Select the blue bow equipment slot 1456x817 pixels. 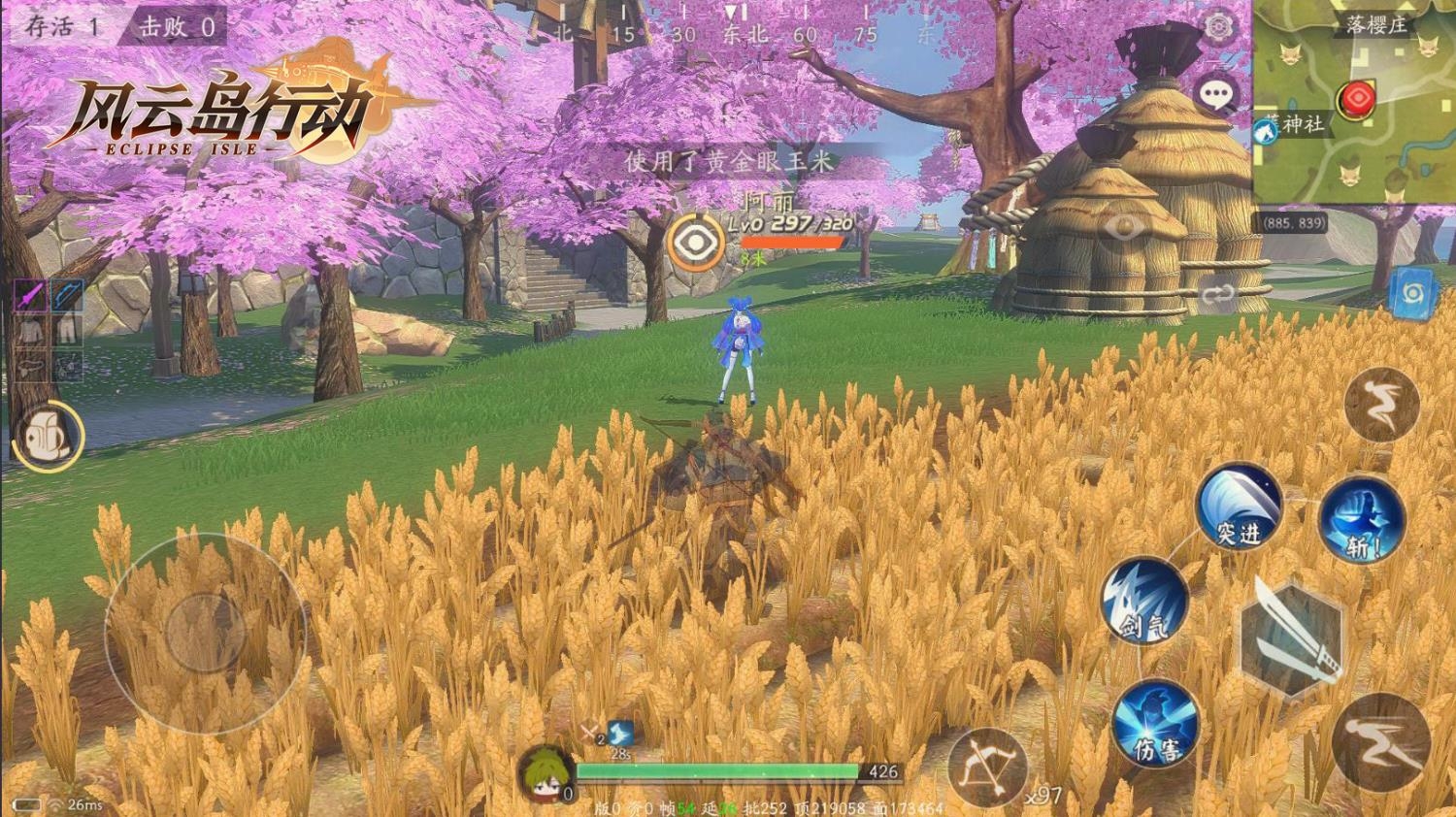[67, 295]
